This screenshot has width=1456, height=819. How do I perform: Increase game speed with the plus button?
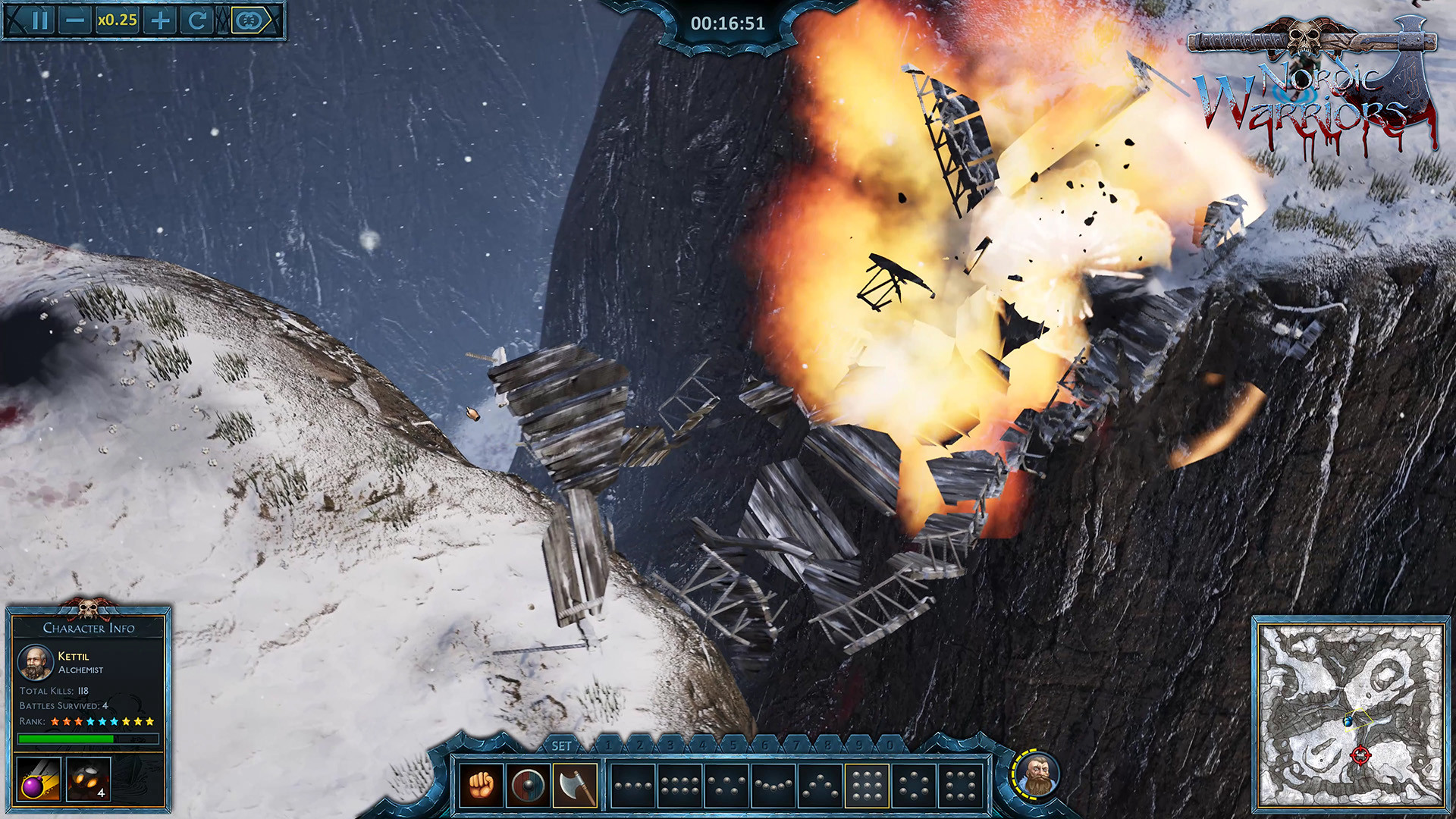click(160, 20)
